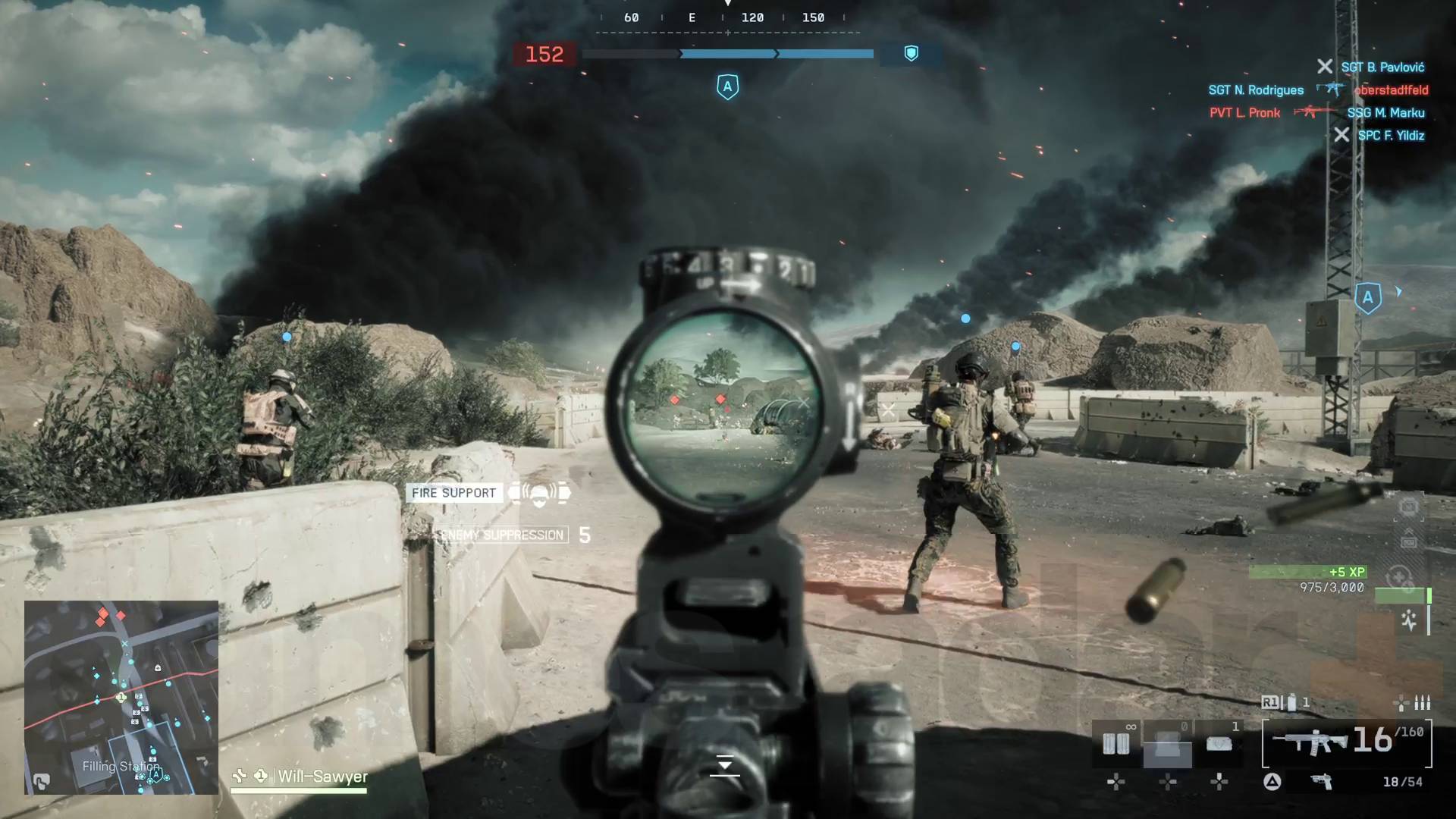The image size is (1456, 819).
Task: Click the Will-Sawyer player nameplate
Action: click(x=322, y=777)
